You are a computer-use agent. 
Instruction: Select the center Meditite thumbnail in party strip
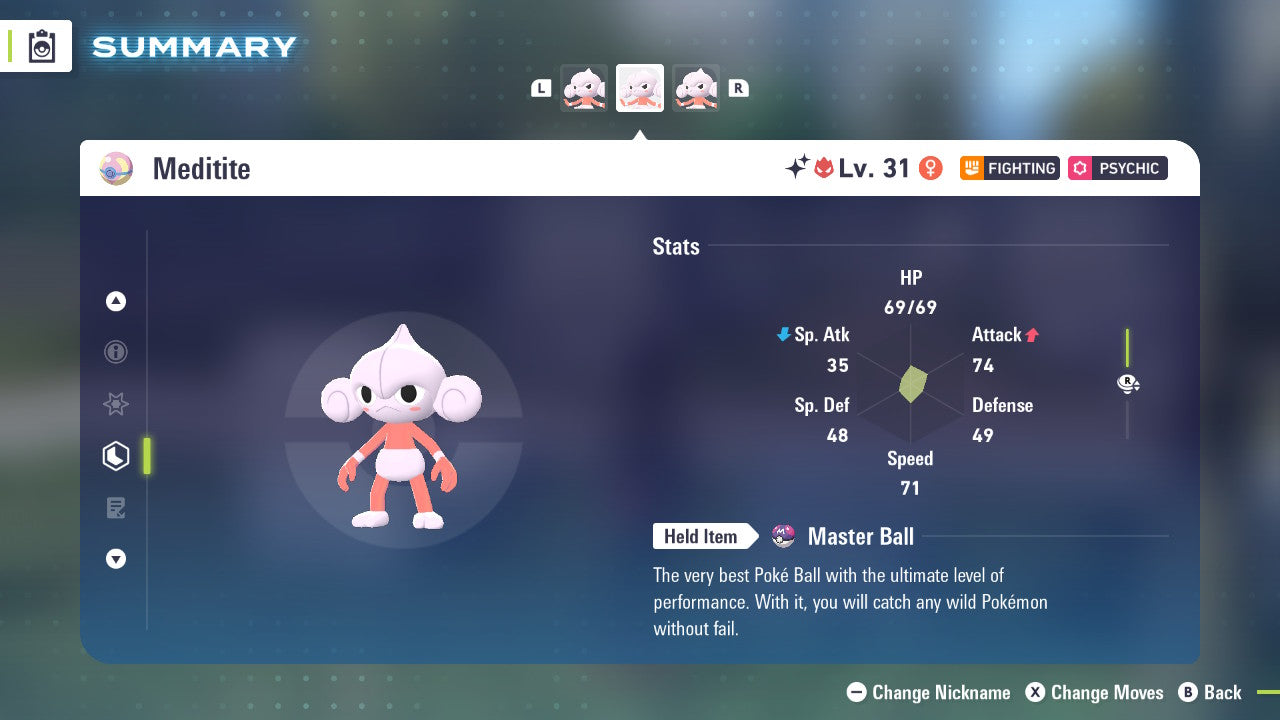click(x=640, y=87)
